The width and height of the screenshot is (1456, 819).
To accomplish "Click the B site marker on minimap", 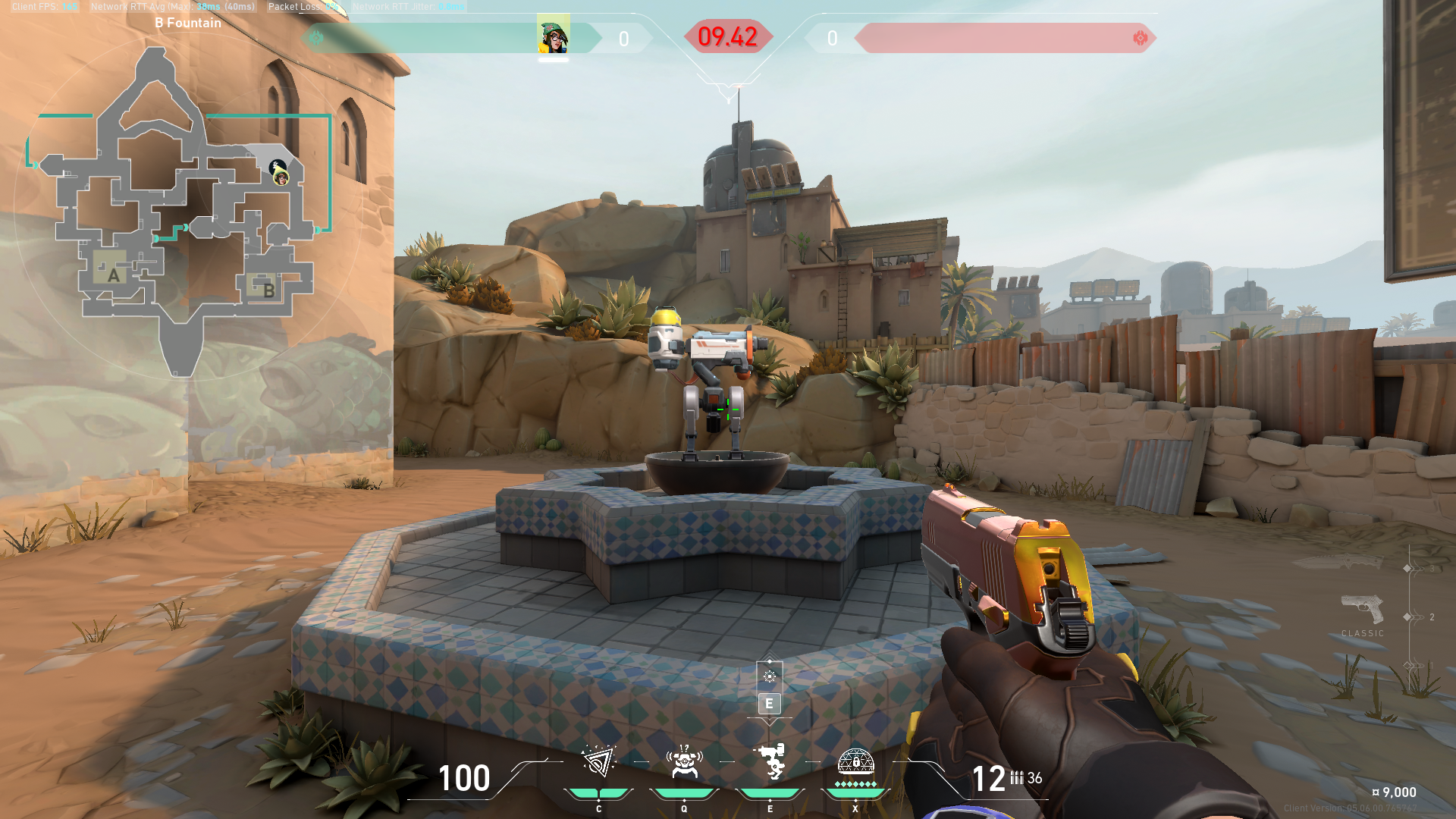I will click(268, 290).
